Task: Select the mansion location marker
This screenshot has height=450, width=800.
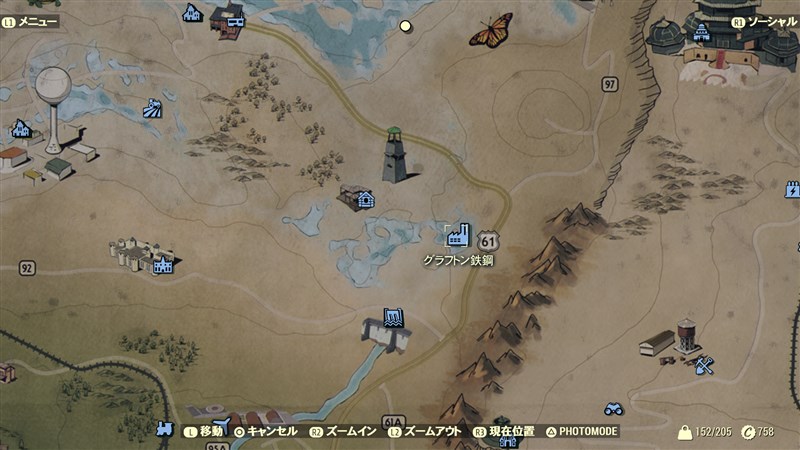Action: (x=162, y=265)
